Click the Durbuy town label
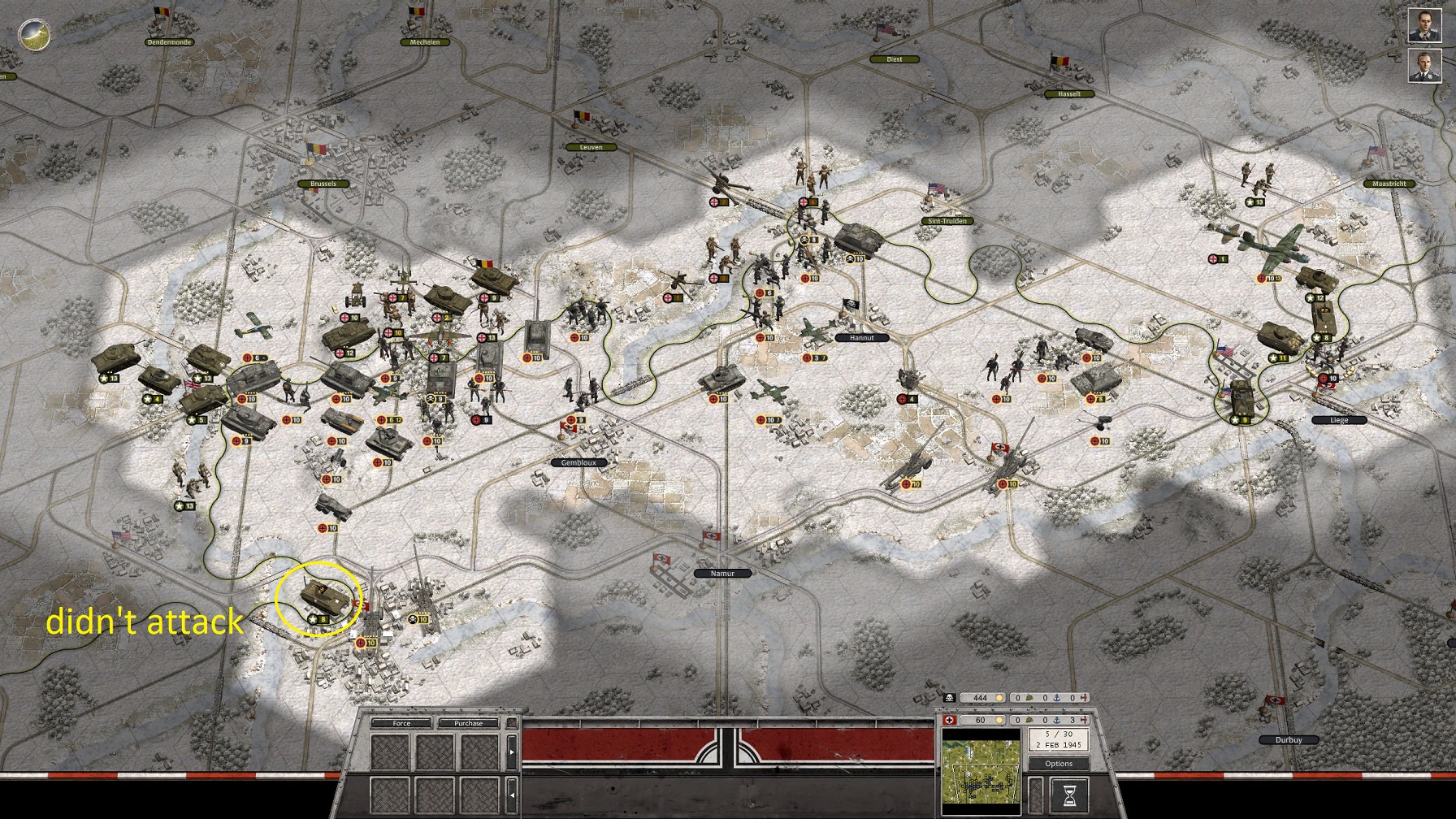The image size is (1456, 819). pos(1289,739)
